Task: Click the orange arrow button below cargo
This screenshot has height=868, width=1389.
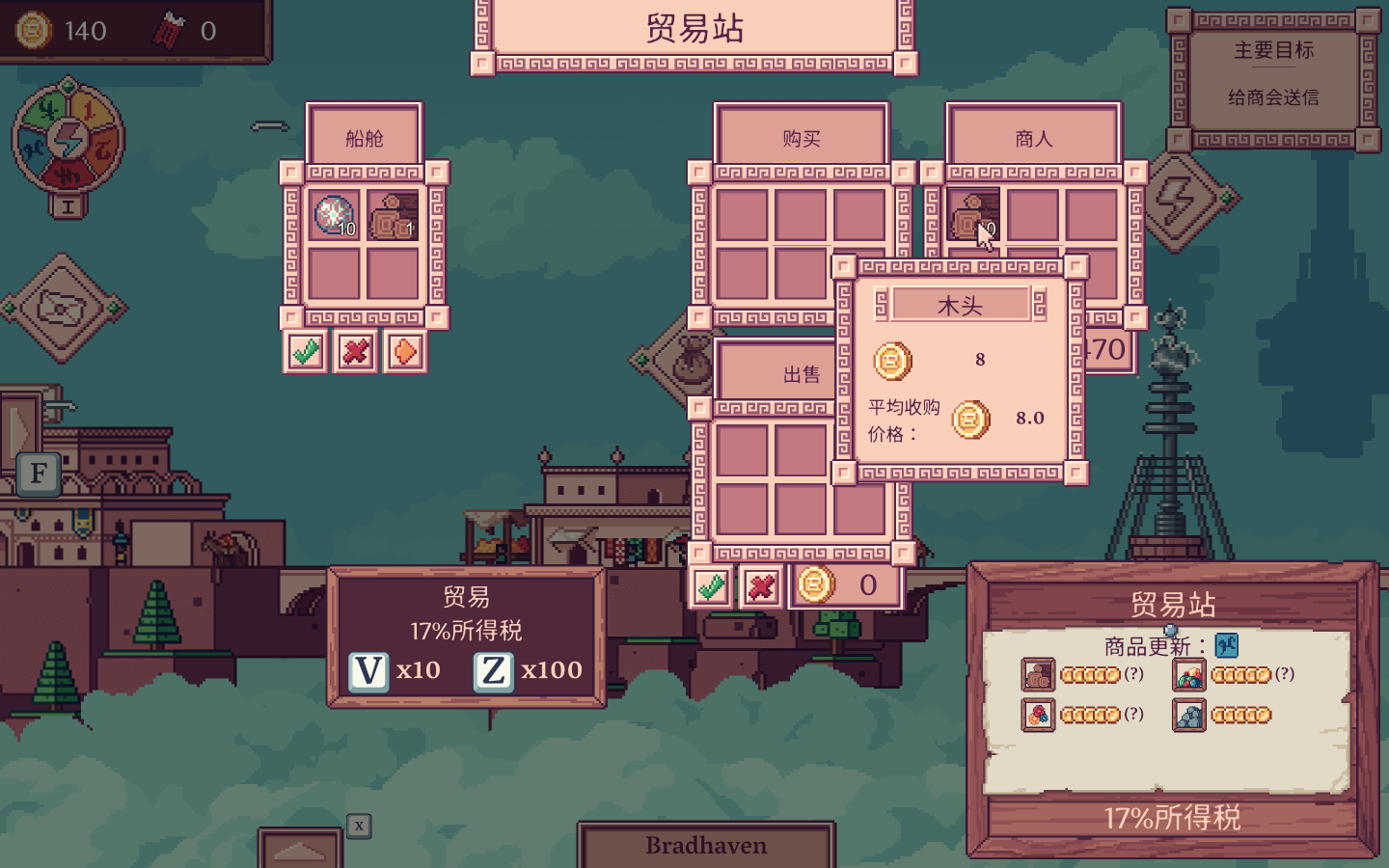Action: coord(405,352)
